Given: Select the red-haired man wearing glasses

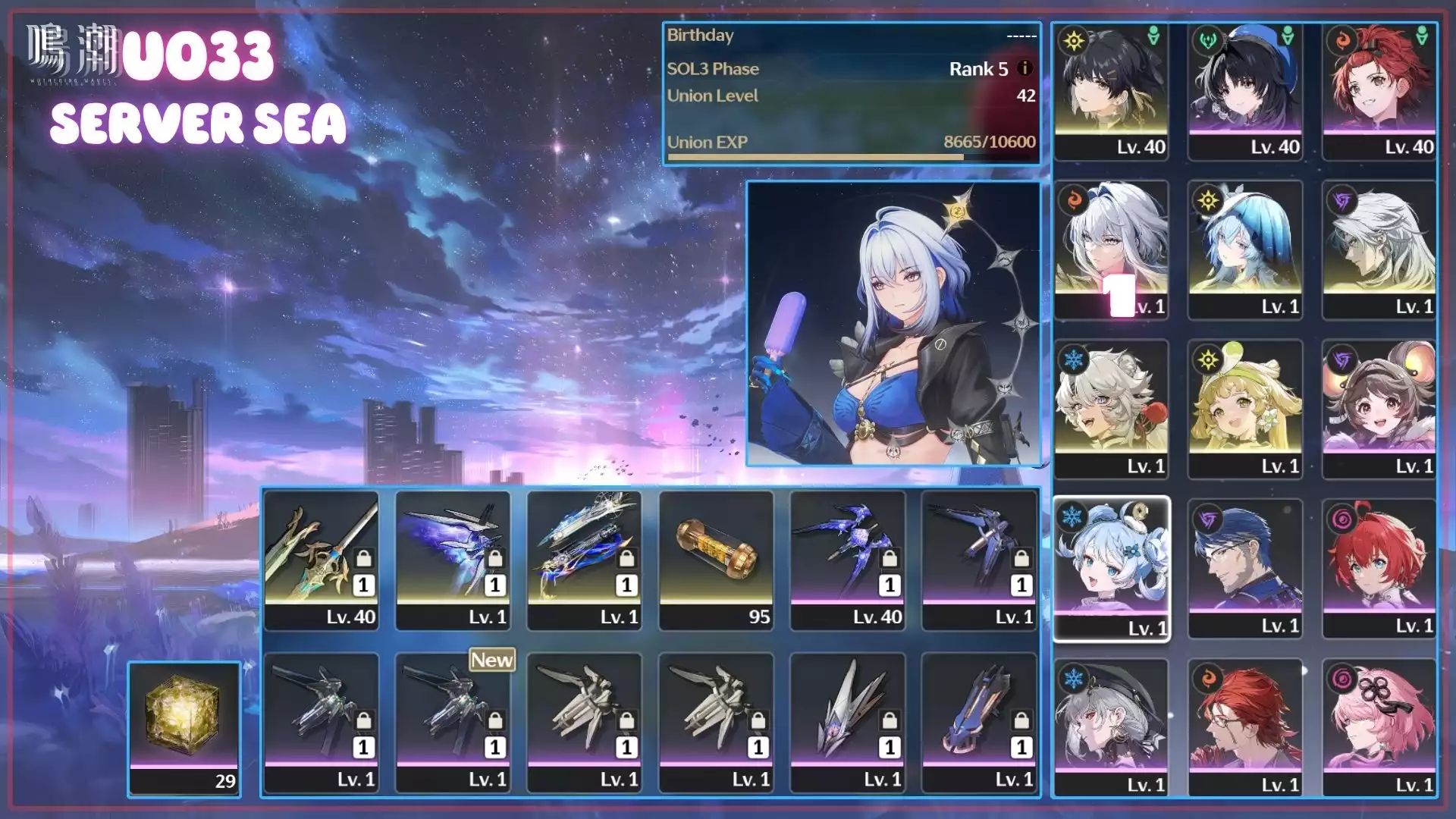Looking at the screenshot, I should [x=1245, y=728].
